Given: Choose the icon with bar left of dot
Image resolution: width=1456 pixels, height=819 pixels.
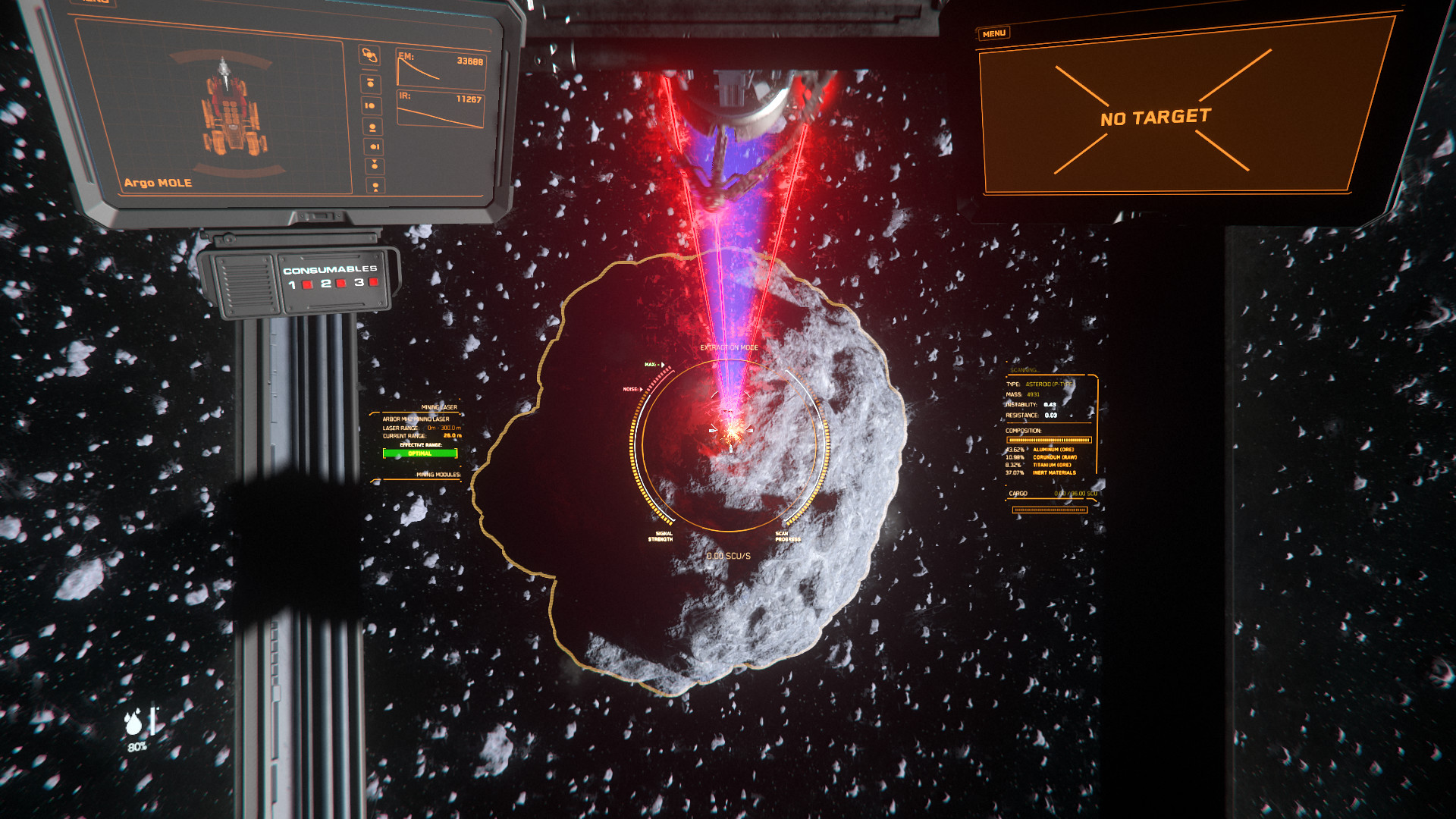Looking at the screenshot, I should 371,105.
